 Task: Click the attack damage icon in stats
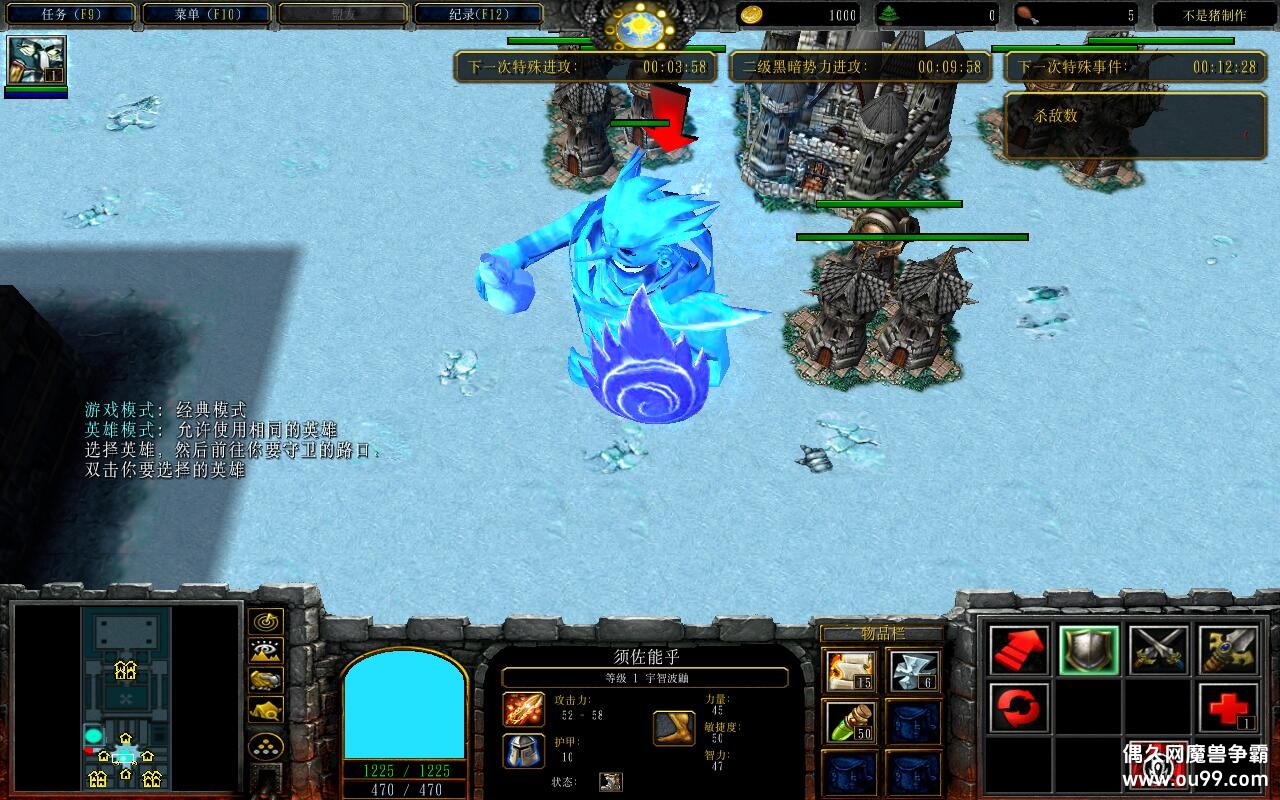[x=523, y=709]
